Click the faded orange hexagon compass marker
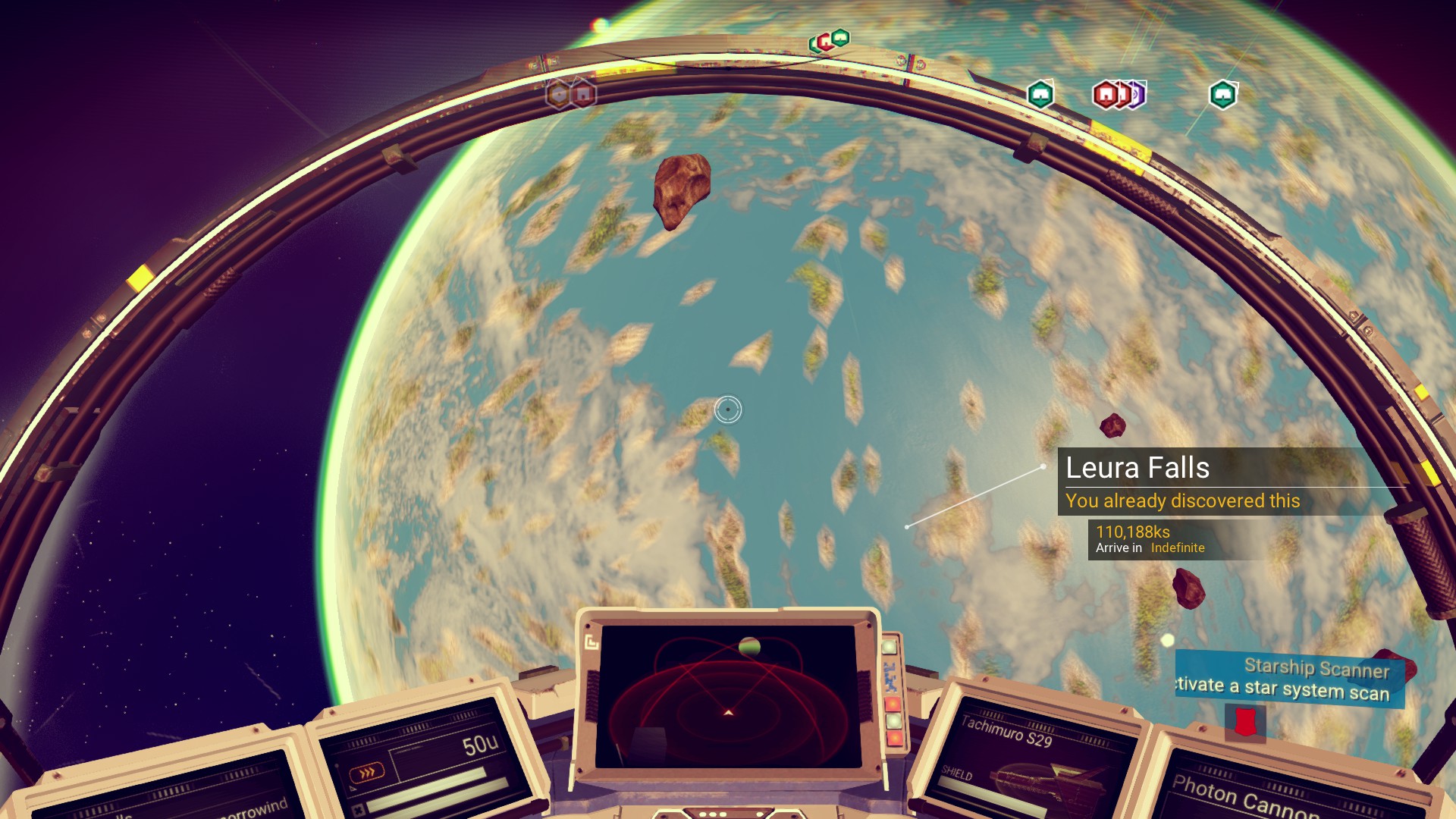The width and height of the screenshot is (1456, 819). point(559,95)
